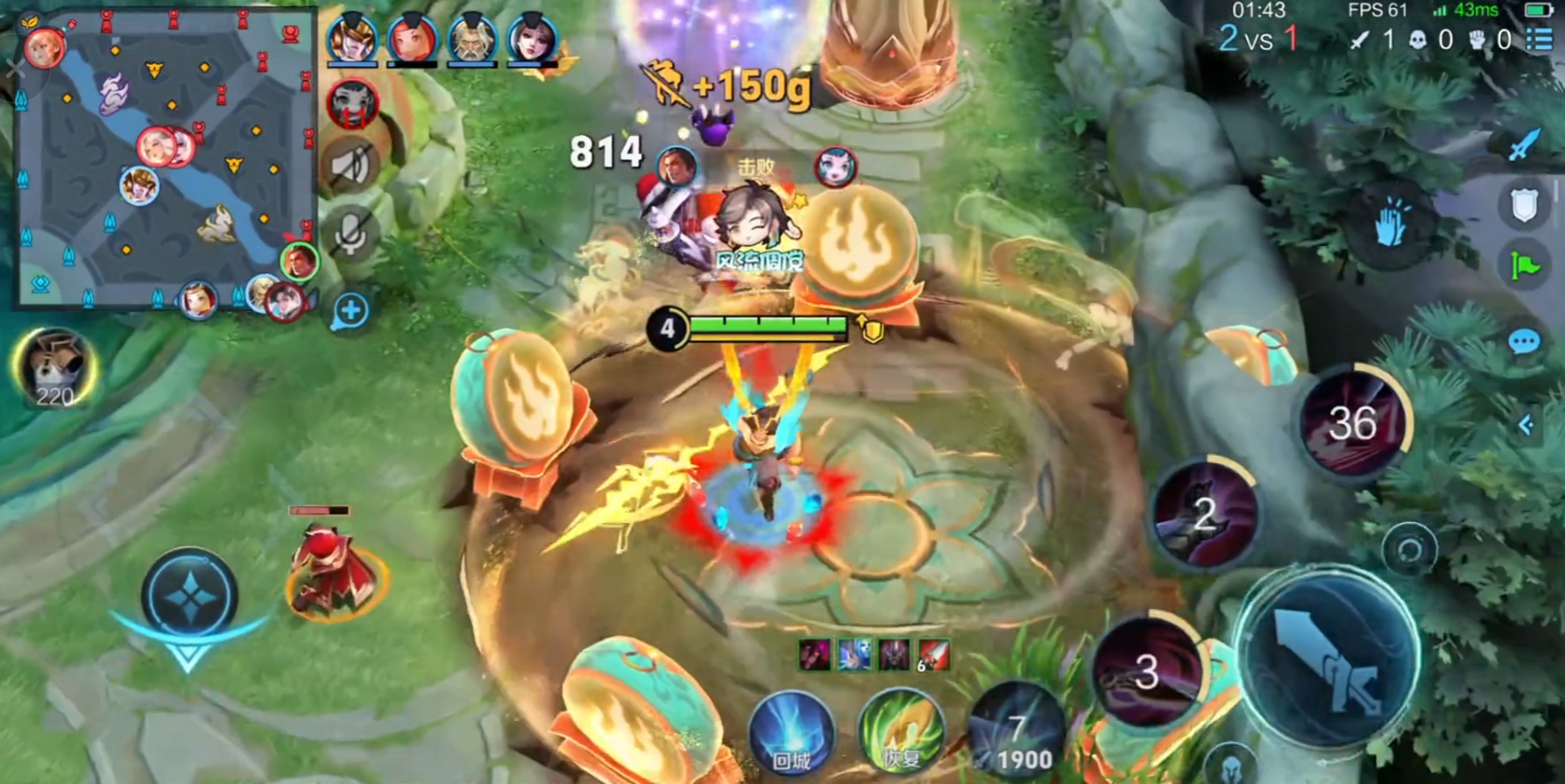Activate the skill on 36 second cooldown
The image size is (1565, 784).
tap(1353, 424)
